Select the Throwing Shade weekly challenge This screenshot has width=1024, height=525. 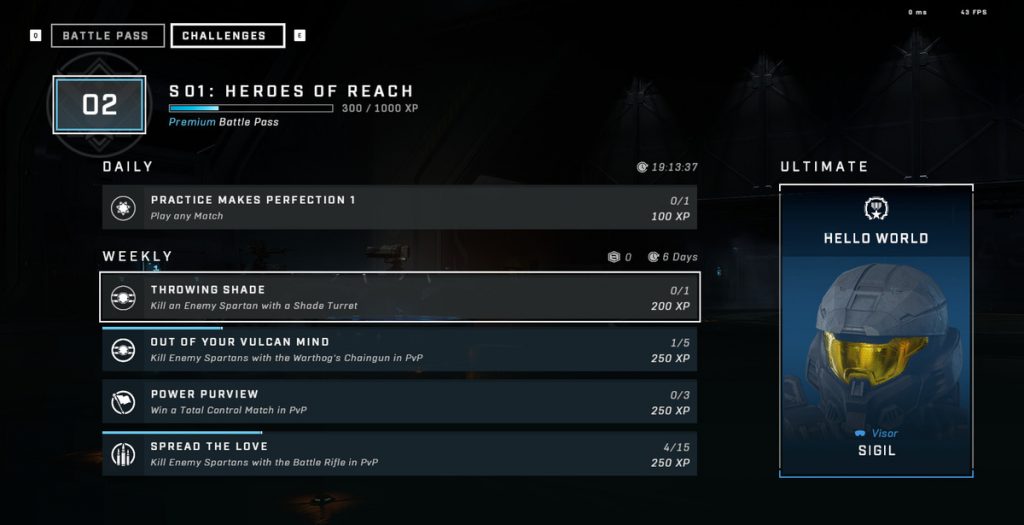(399, 297)
